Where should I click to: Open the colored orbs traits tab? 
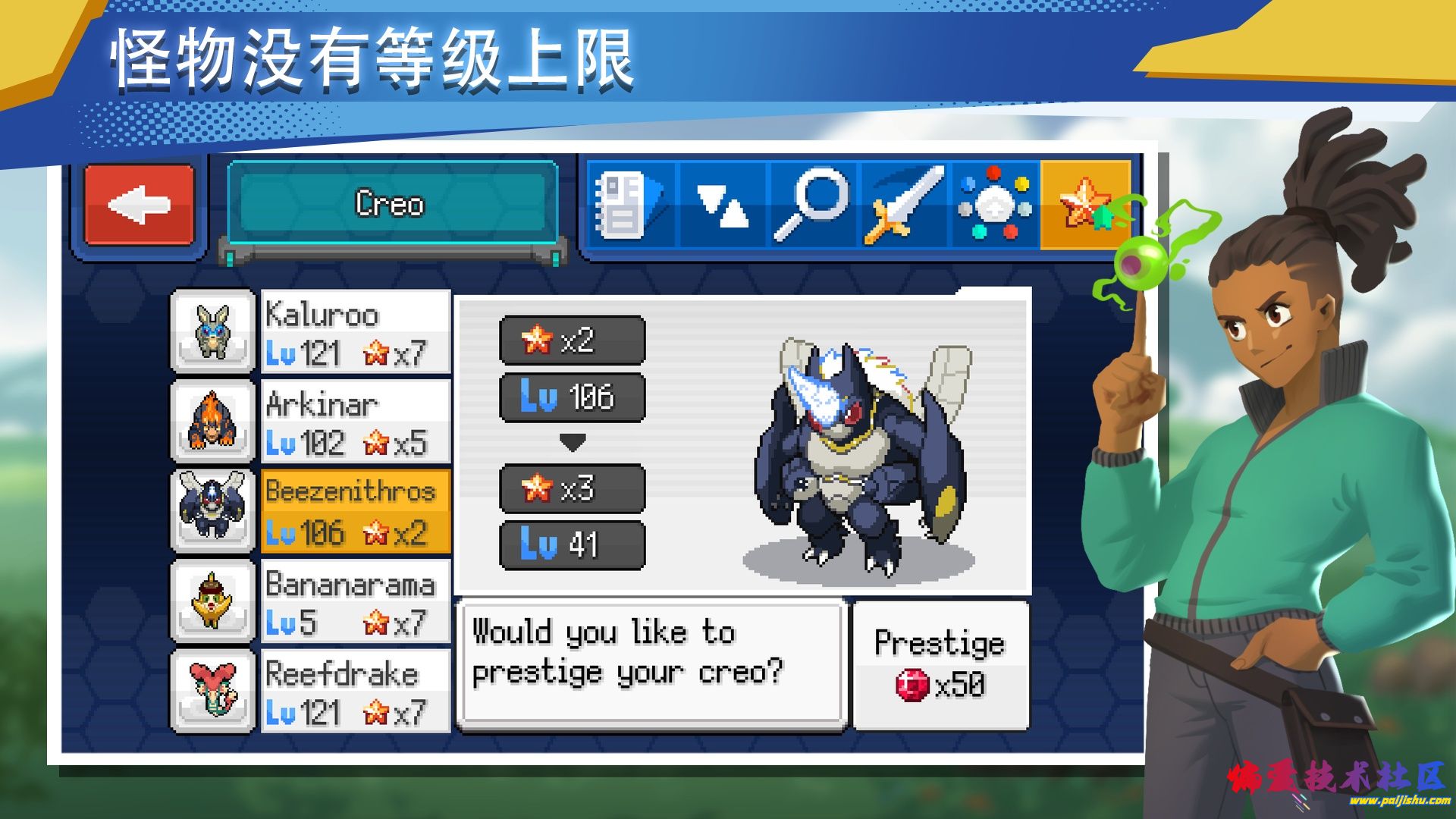coord(995,205)
